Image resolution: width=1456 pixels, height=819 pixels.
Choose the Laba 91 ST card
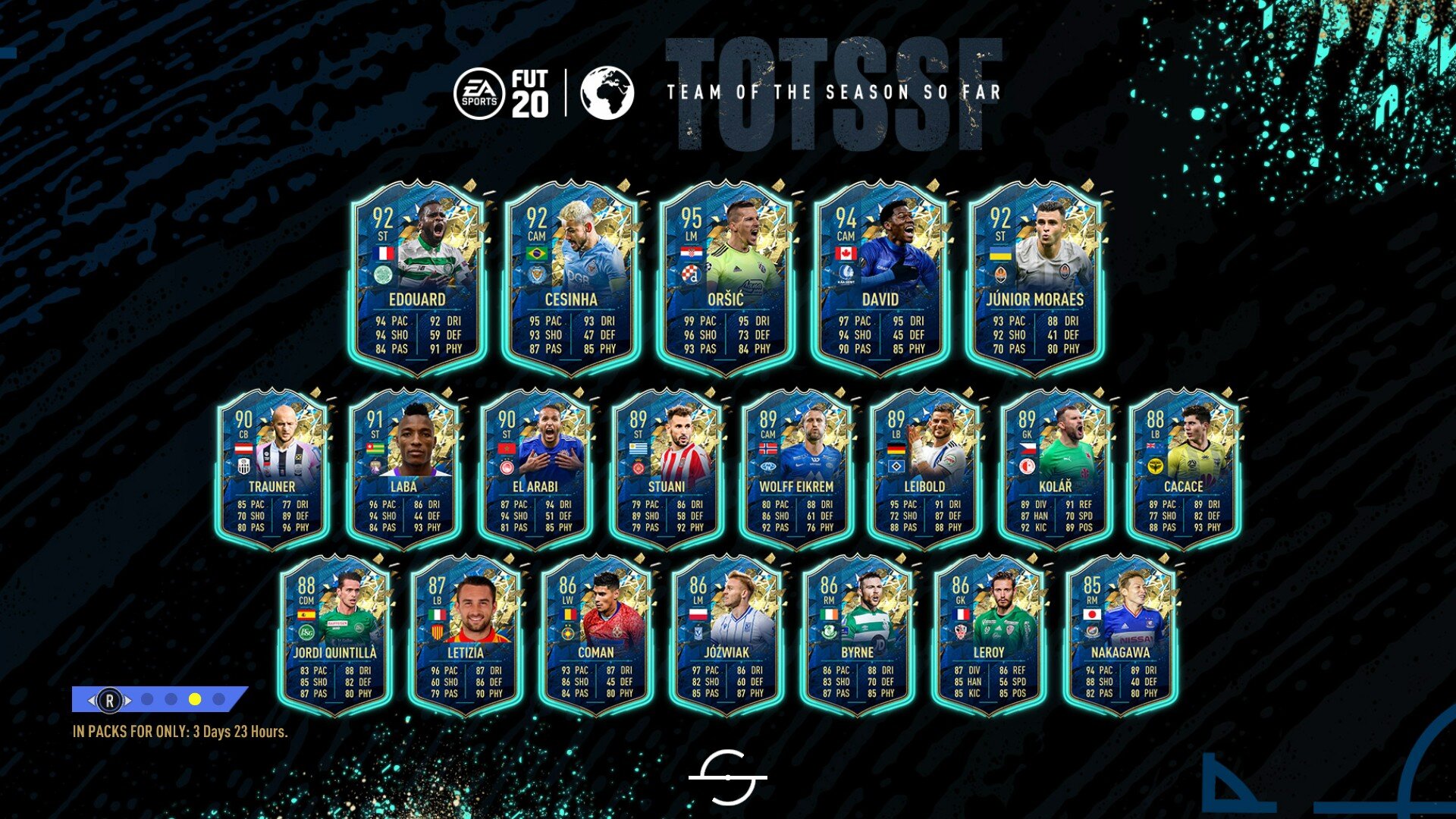[403, 470]
